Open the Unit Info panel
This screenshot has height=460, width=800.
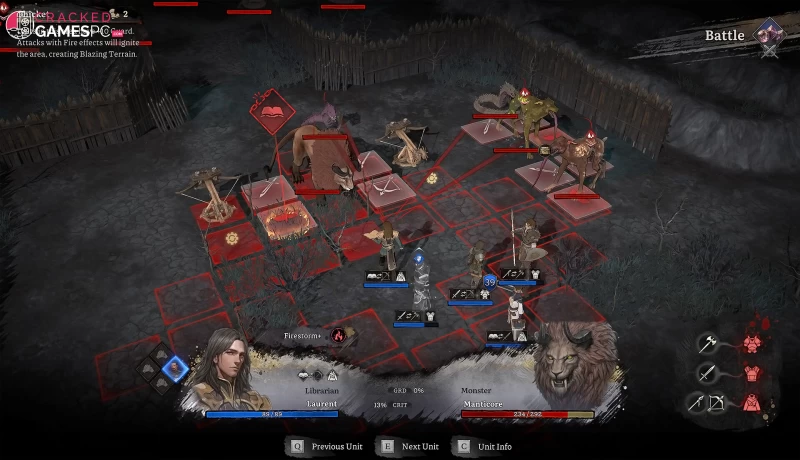[x=493, y=446]
